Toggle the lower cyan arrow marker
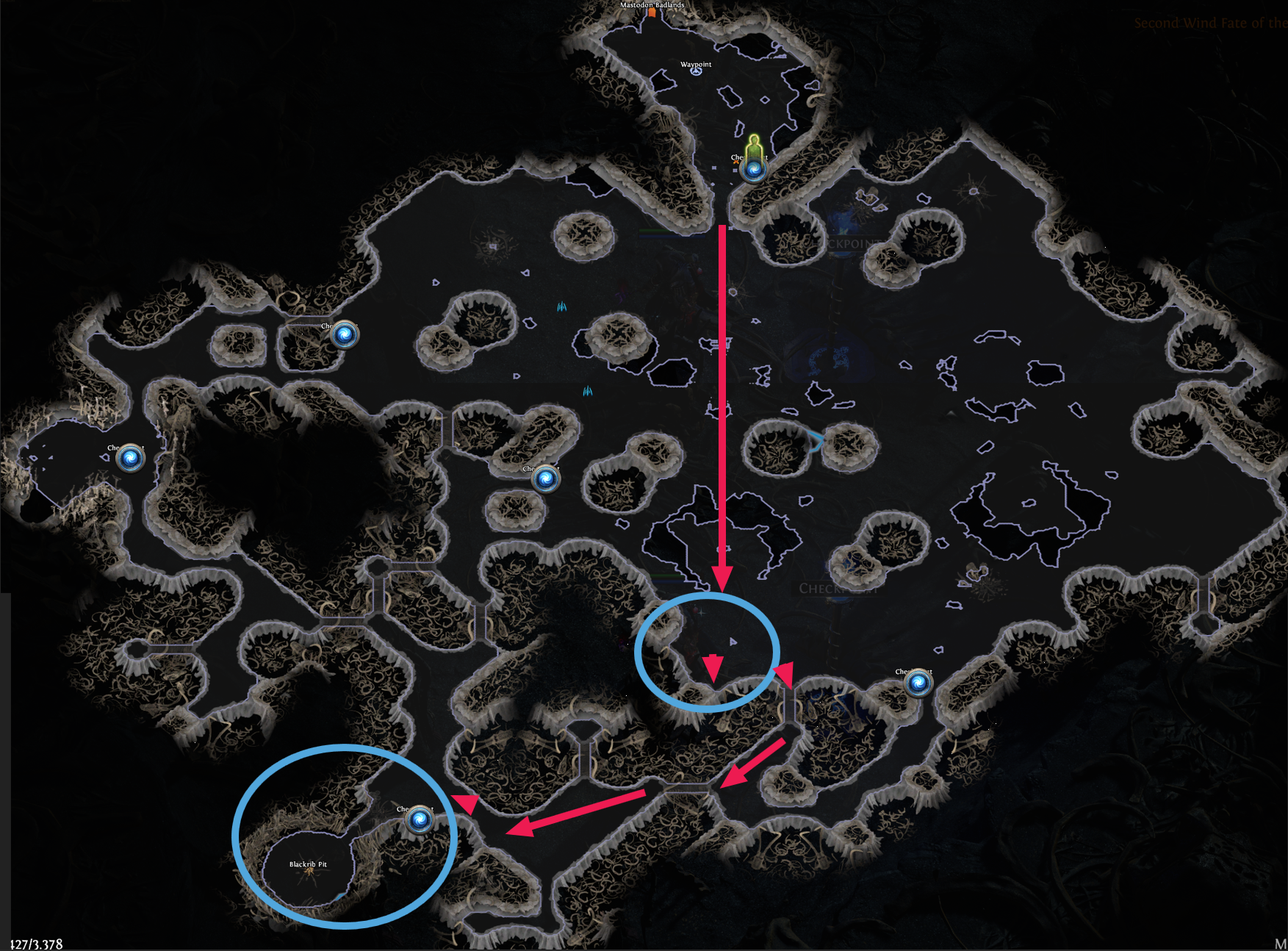This screenshot has height=951, width=1288. coord(588,392)
